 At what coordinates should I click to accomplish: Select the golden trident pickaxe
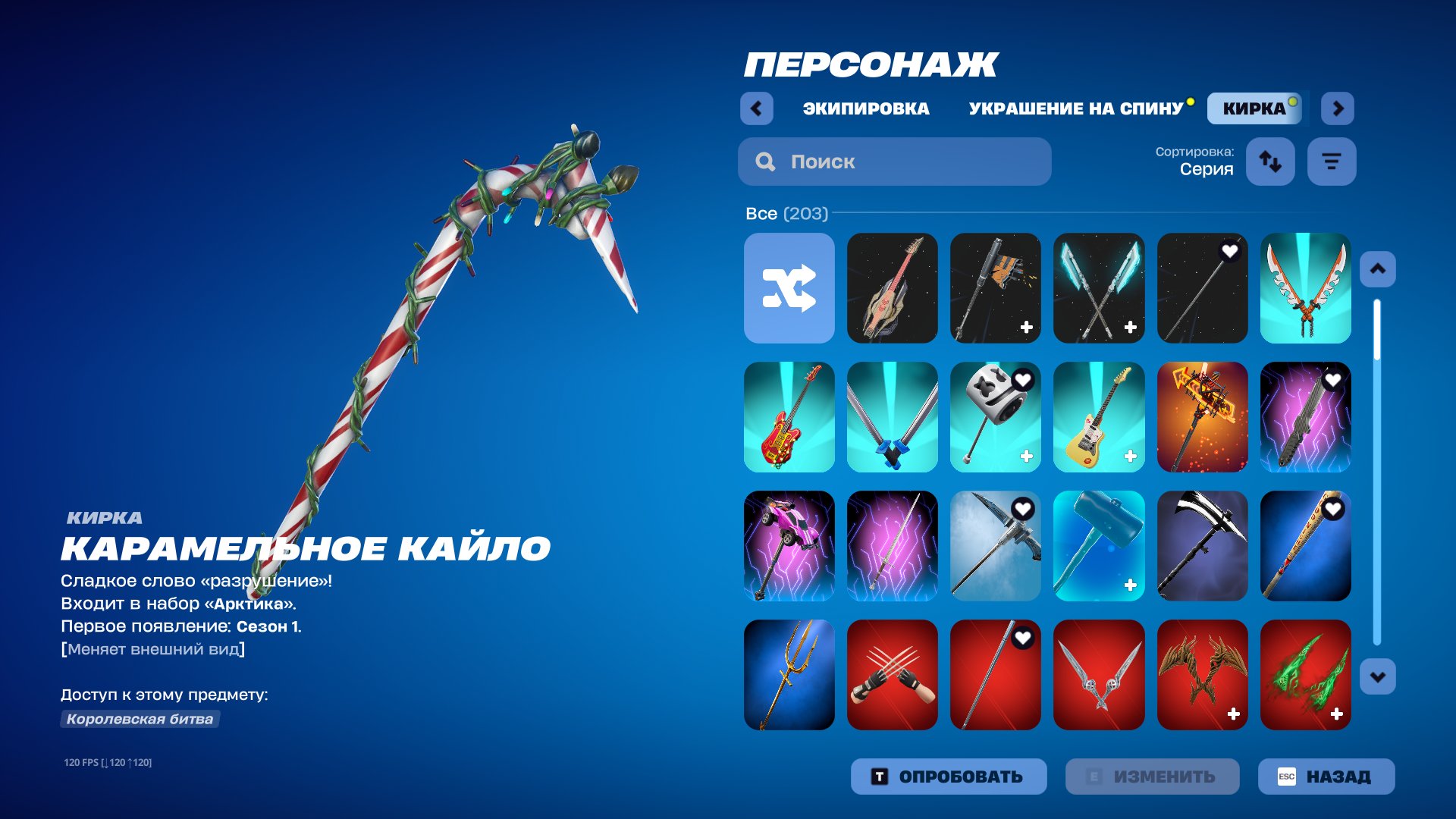click(x=789, y=676)
